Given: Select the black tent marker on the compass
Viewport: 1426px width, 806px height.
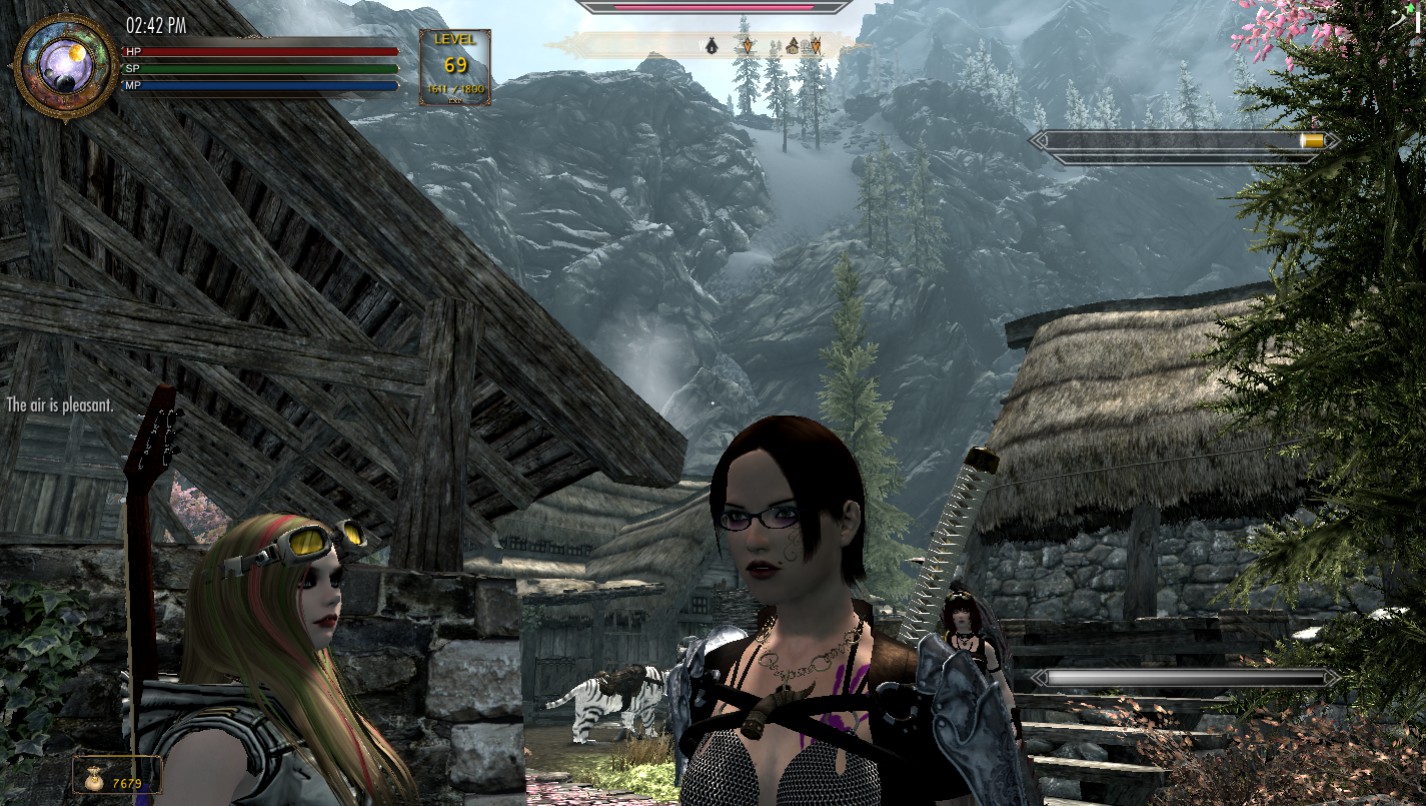Looking at the screenshot, I should 712,45.
